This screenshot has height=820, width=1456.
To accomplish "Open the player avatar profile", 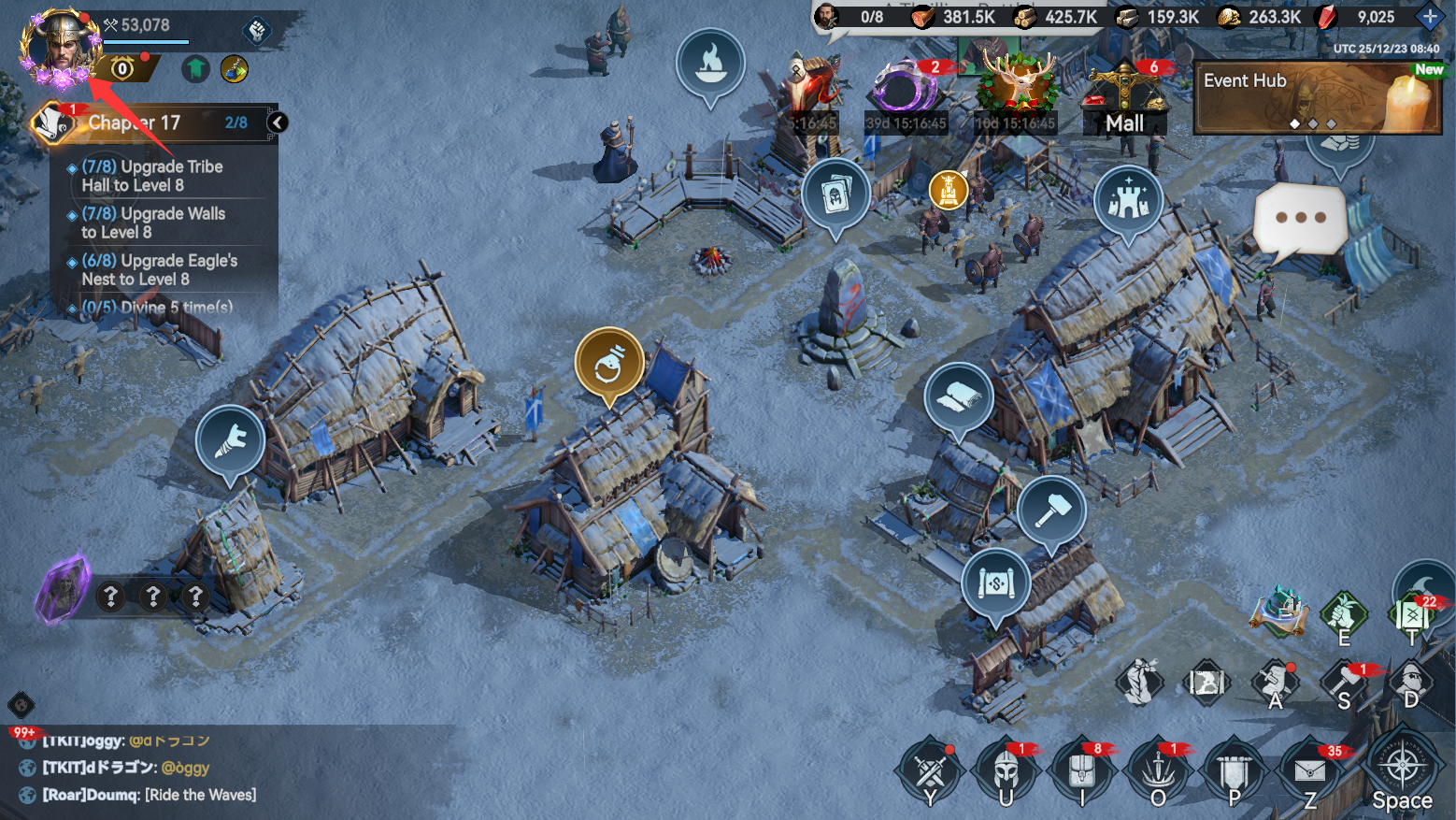I will click(60, 47).
